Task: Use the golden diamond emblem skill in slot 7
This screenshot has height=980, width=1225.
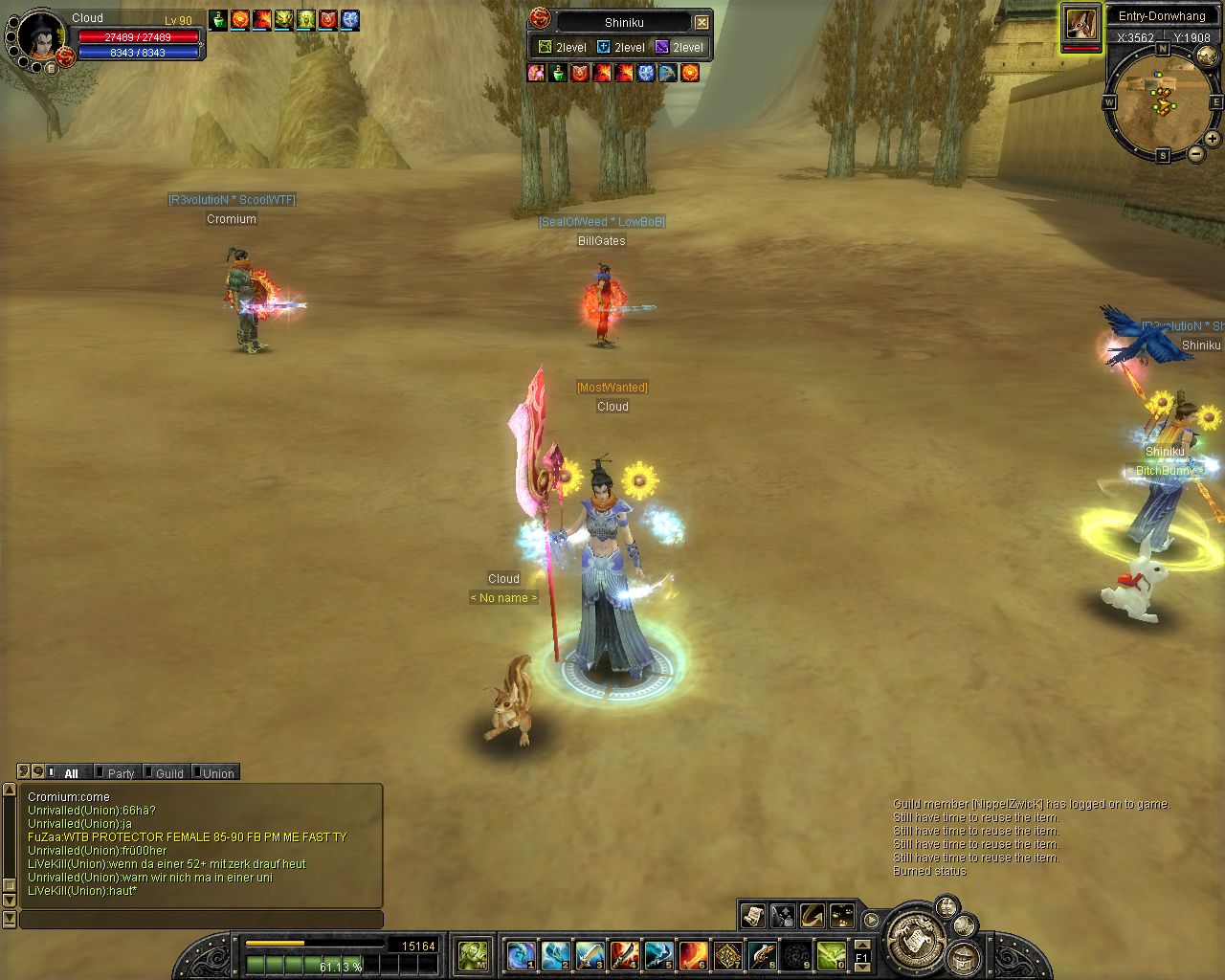Action: click(x=728, y=954)
